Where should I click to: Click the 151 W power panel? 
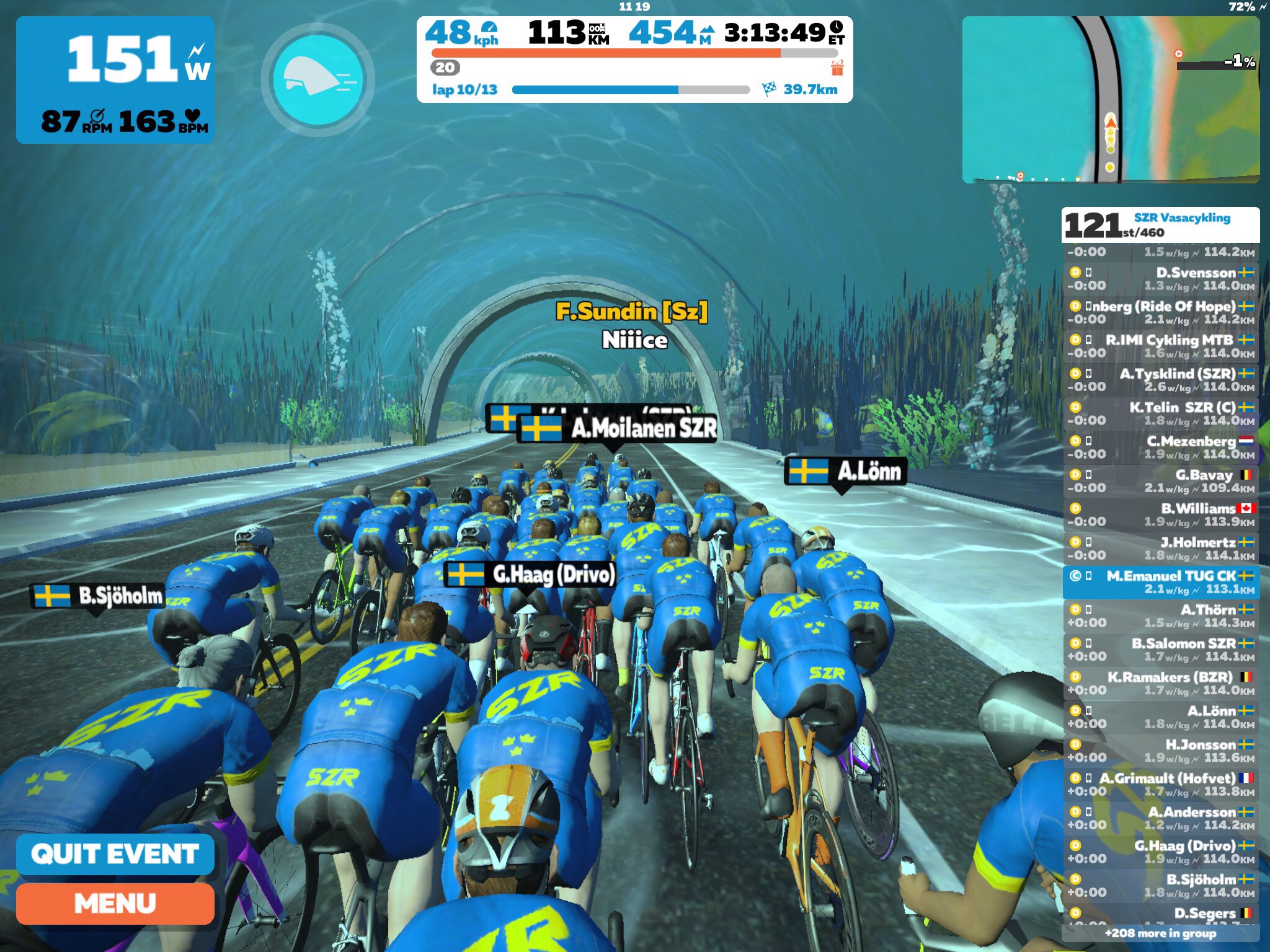pos(115,80)
